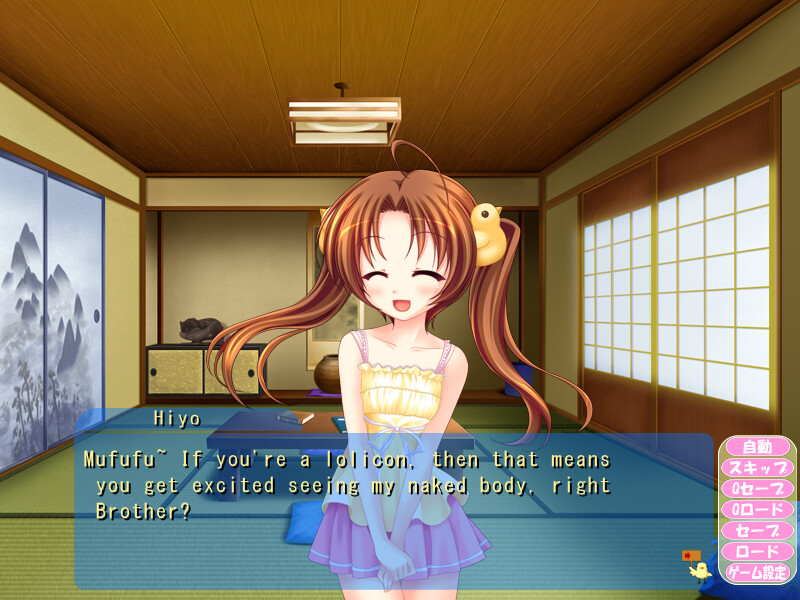Activate the スキップ (Skip) button

point(757,467)
